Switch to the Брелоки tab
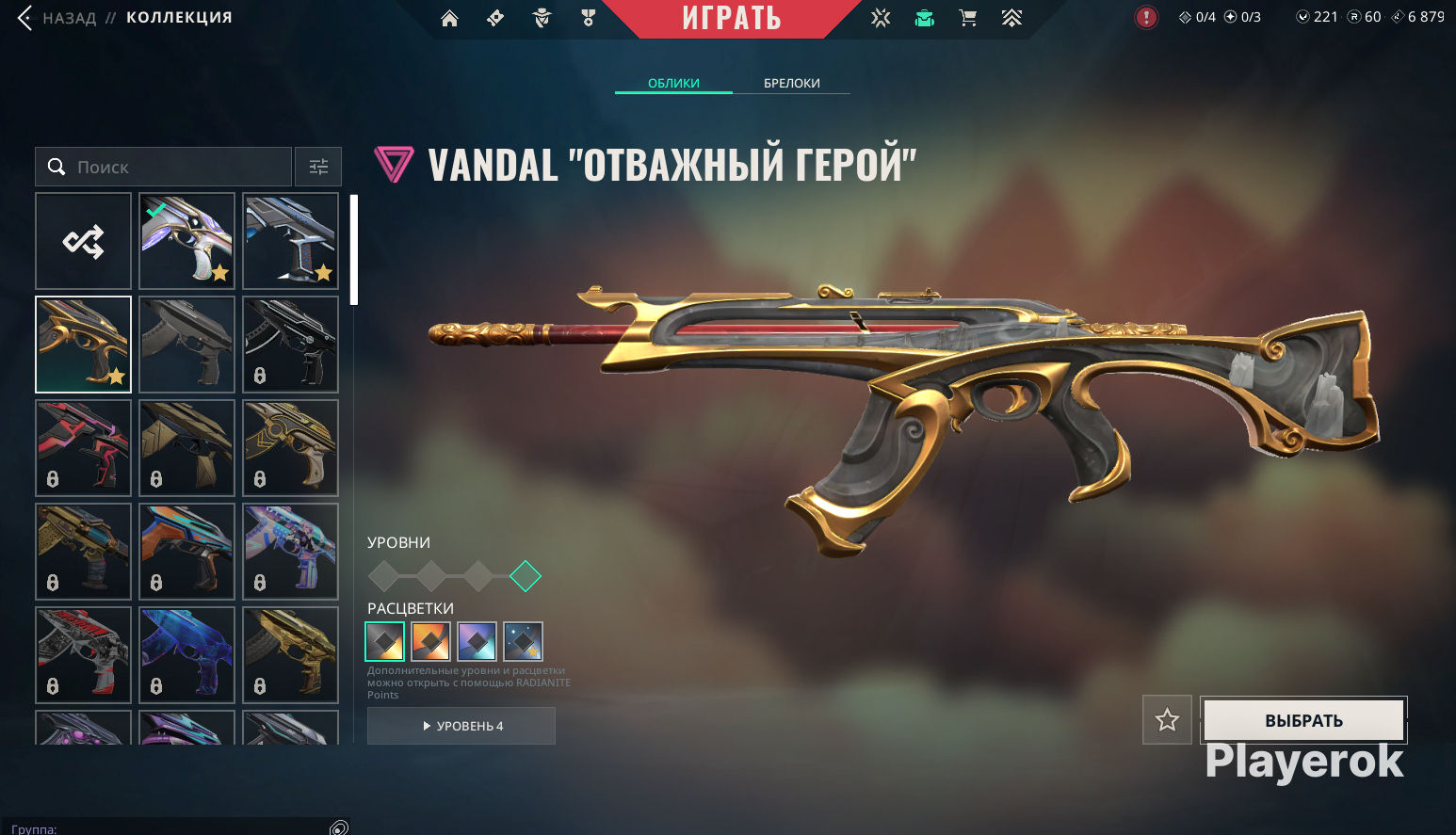 (791, 83)
